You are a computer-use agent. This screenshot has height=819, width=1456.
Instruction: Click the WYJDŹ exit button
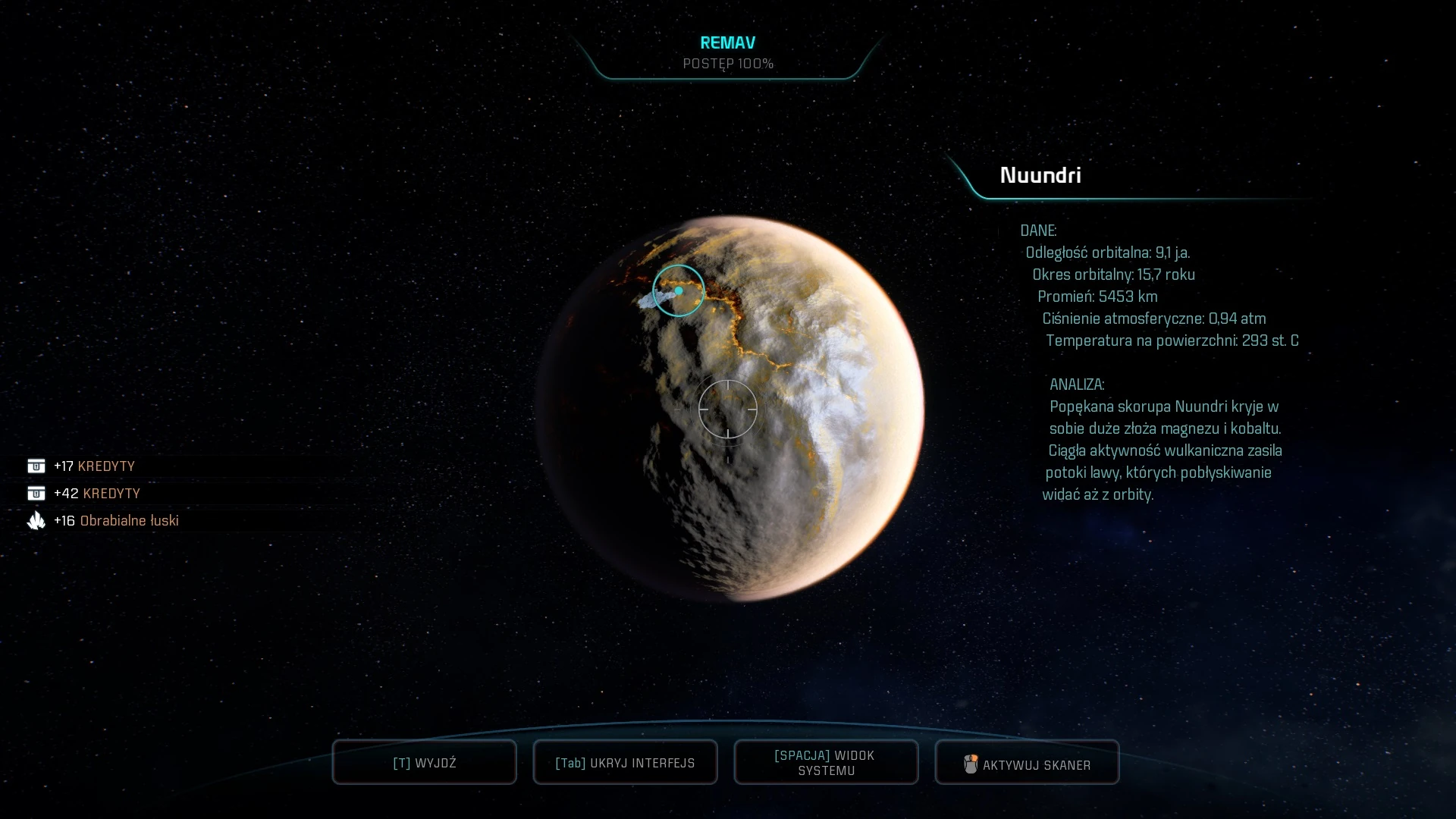point(424,762)
